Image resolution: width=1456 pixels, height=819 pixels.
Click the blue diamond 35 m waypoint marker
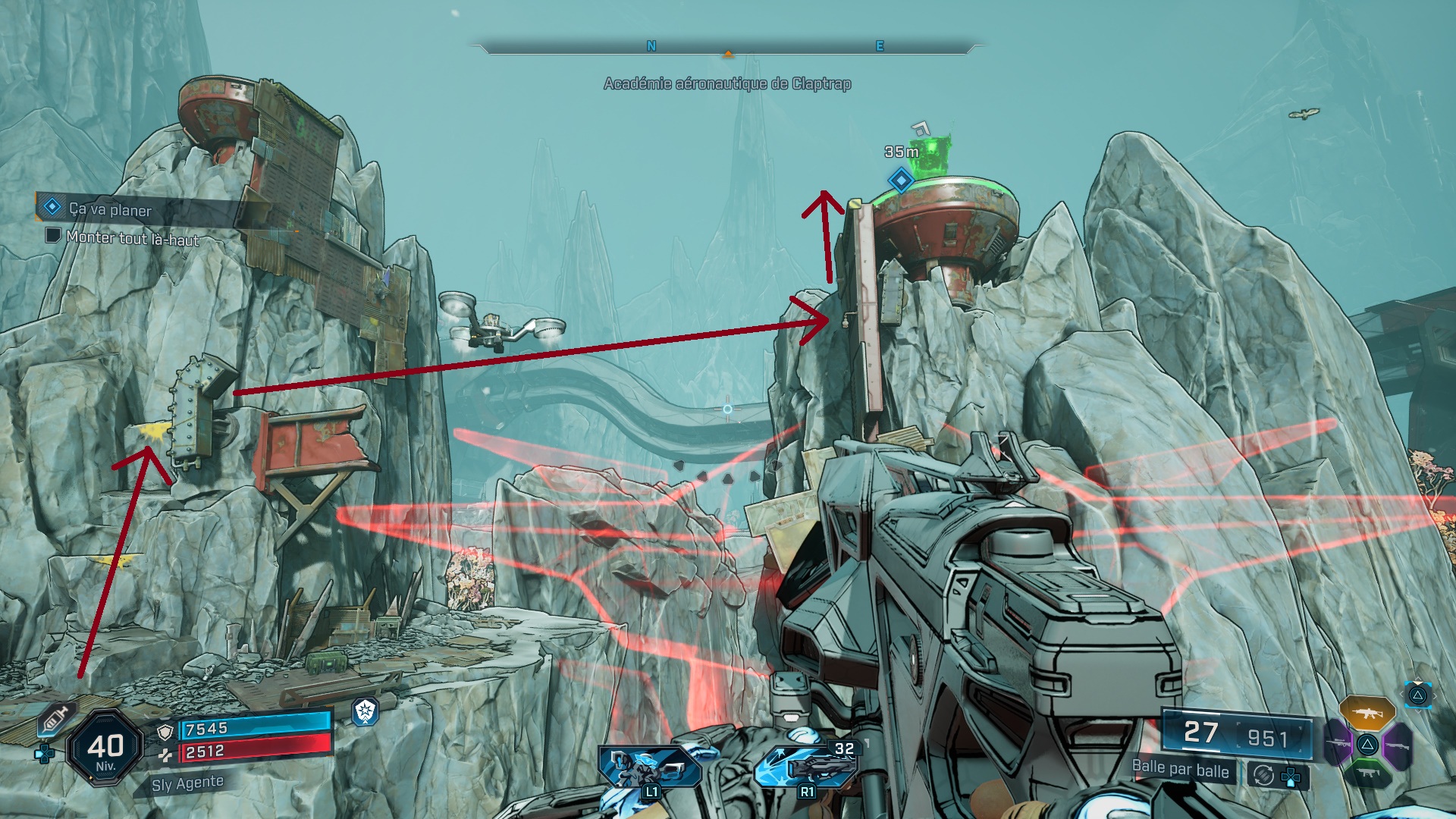(901, 180)
